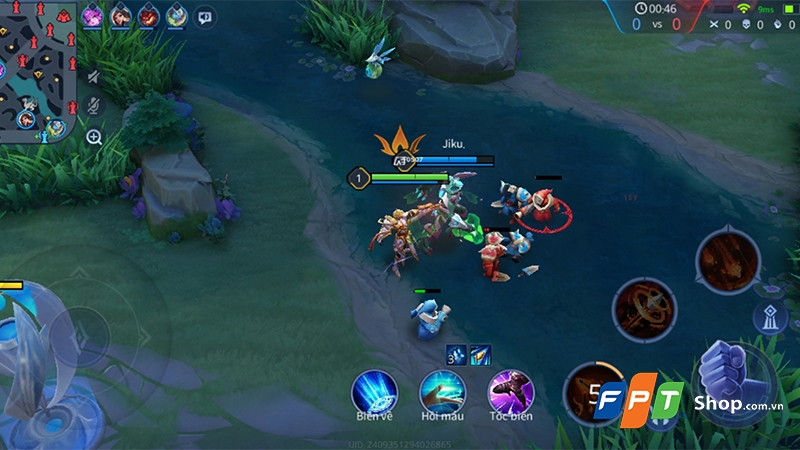800x450 pixels.
Task: Tap the purple hero teammate portrait
Action: (x=92, y=15)
